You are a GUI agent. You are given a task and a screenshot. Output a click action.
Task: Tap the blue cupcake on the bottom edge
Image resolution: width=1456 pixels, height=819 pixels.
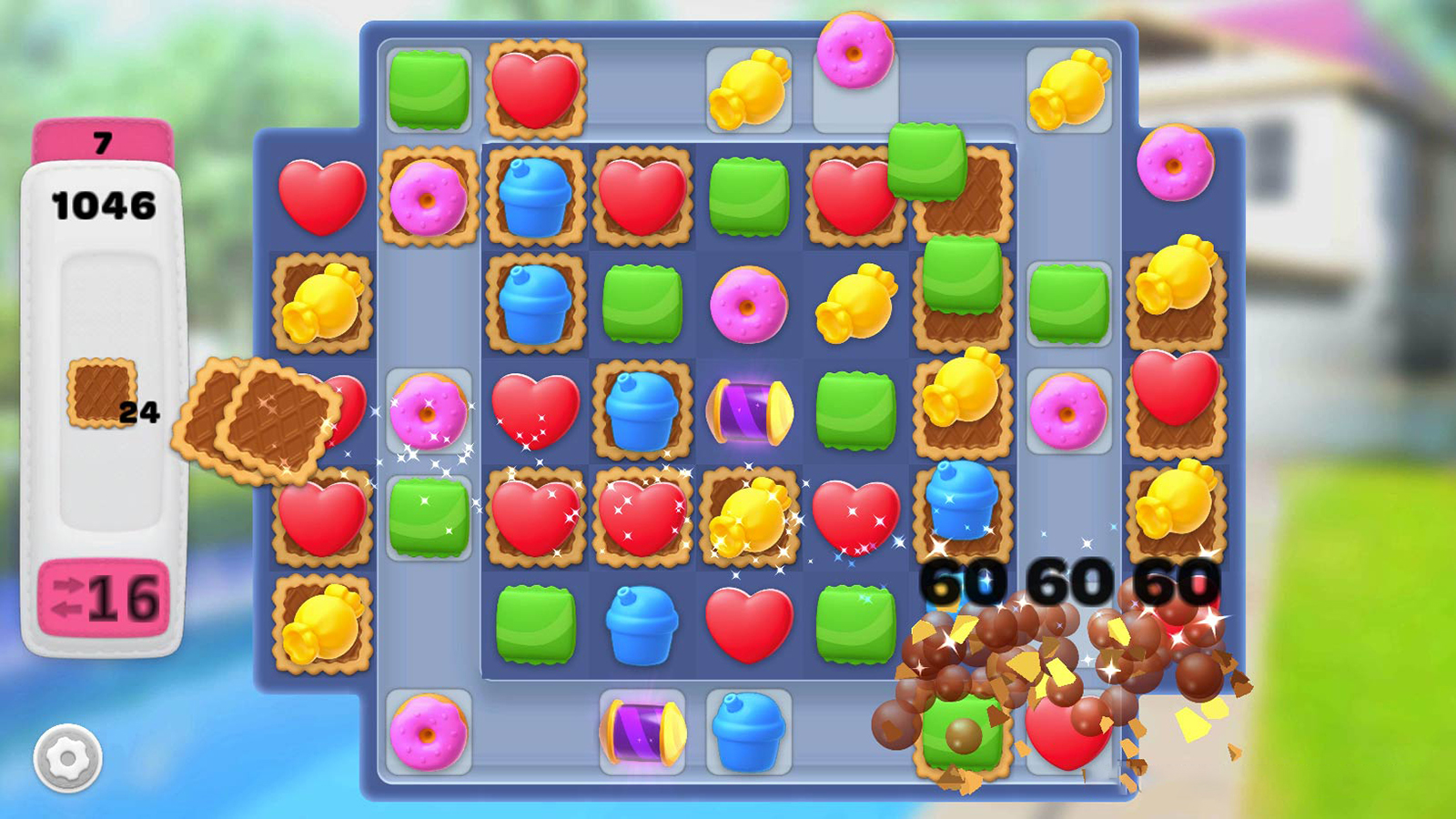[x=746, y=733]
